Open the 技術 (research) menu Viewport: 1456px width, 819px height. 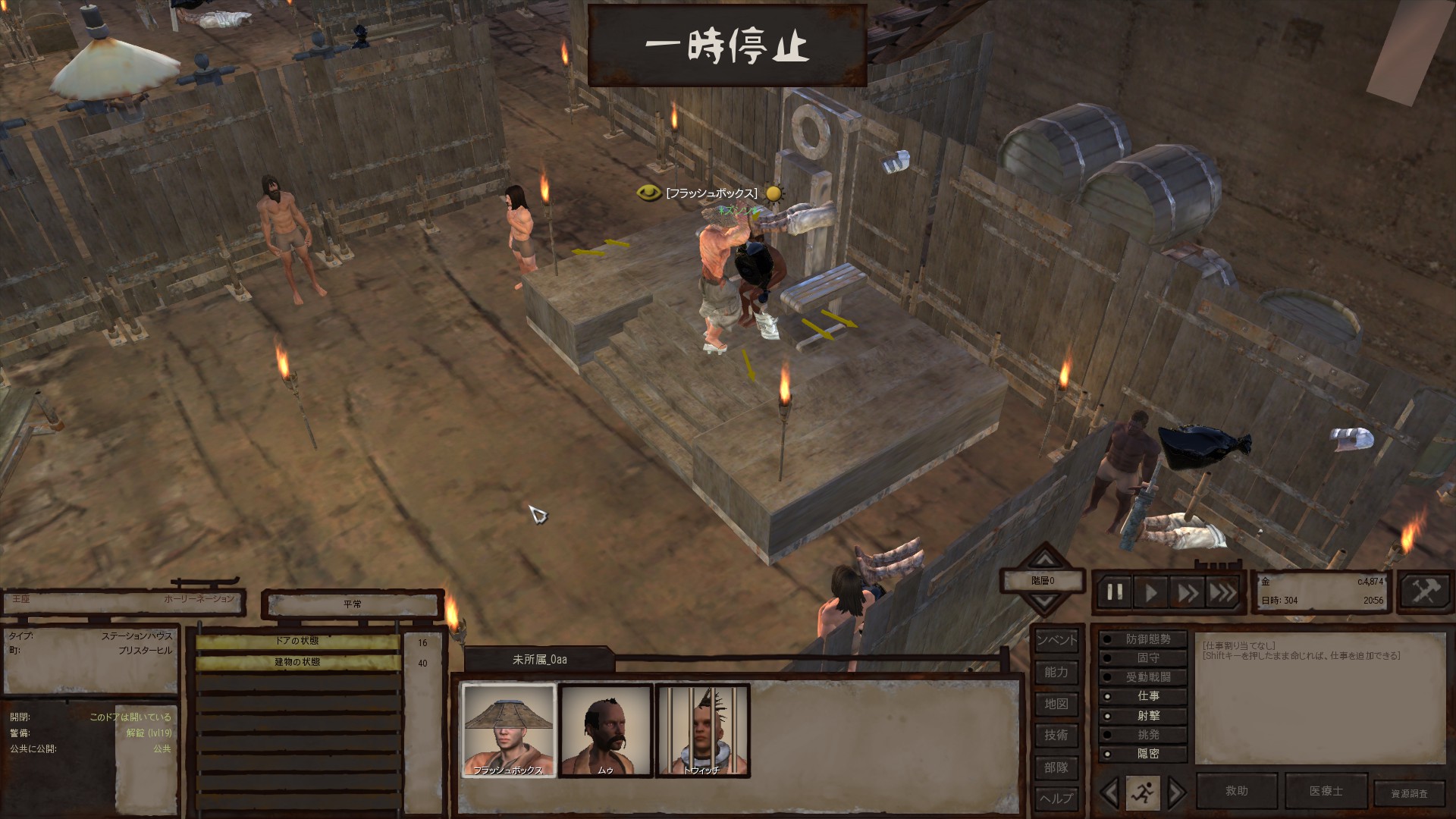point(1056,735)
